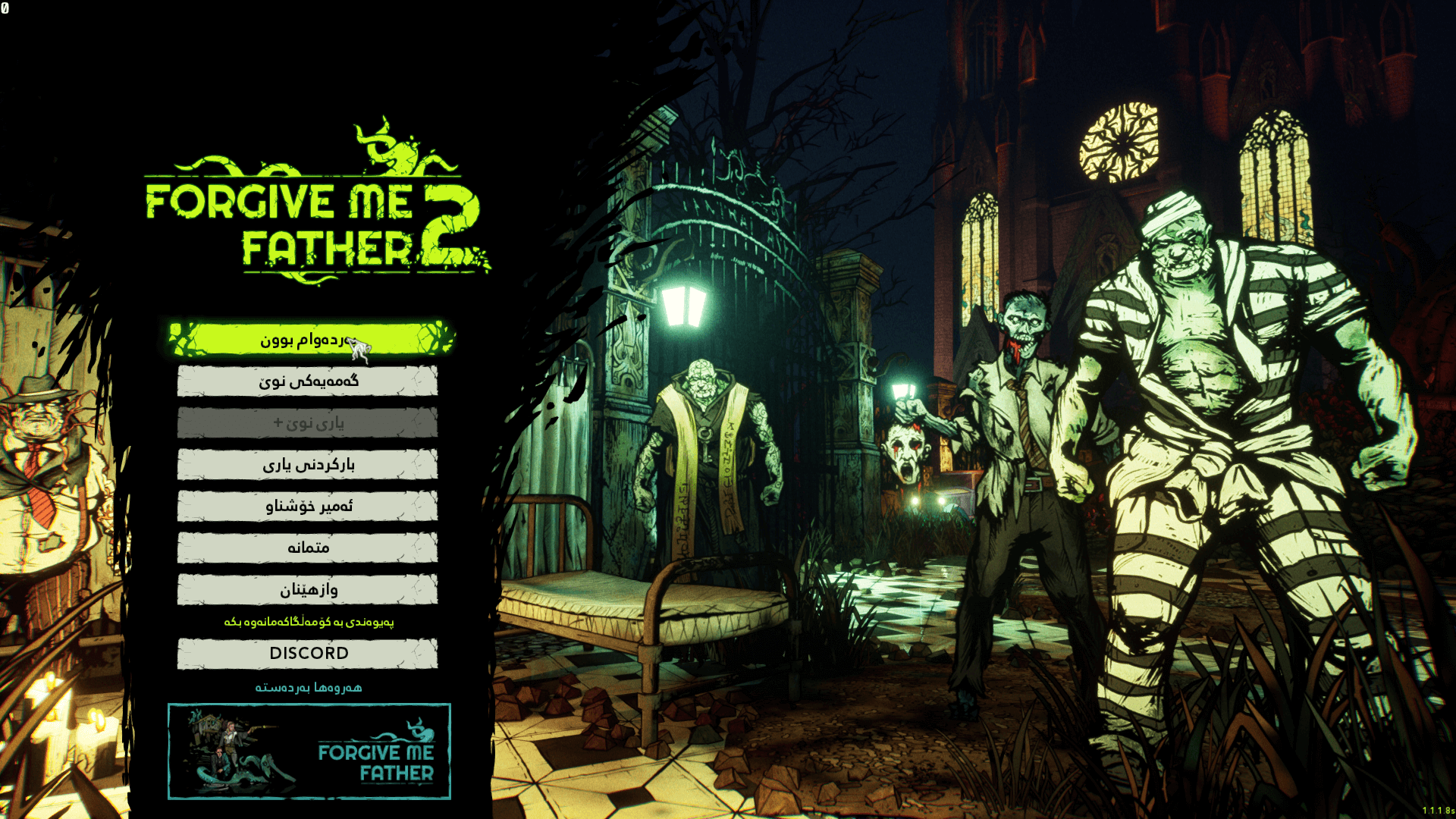Click the هەروەها بەردەستە availability label

coord(307,687)
